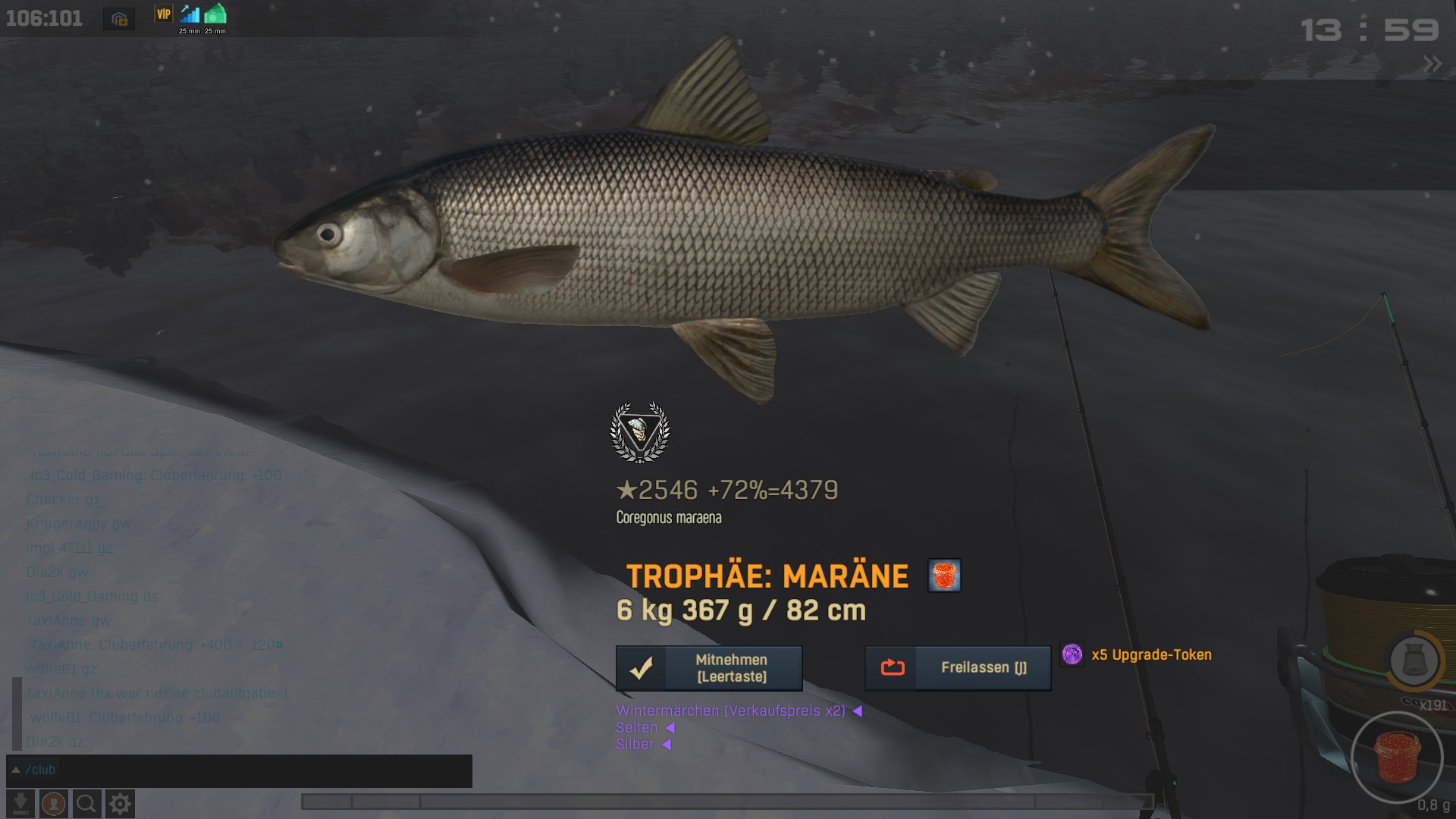Click the green money boost icon
Viewport: 1456px width, 819px height.
[x=215, y=15]
